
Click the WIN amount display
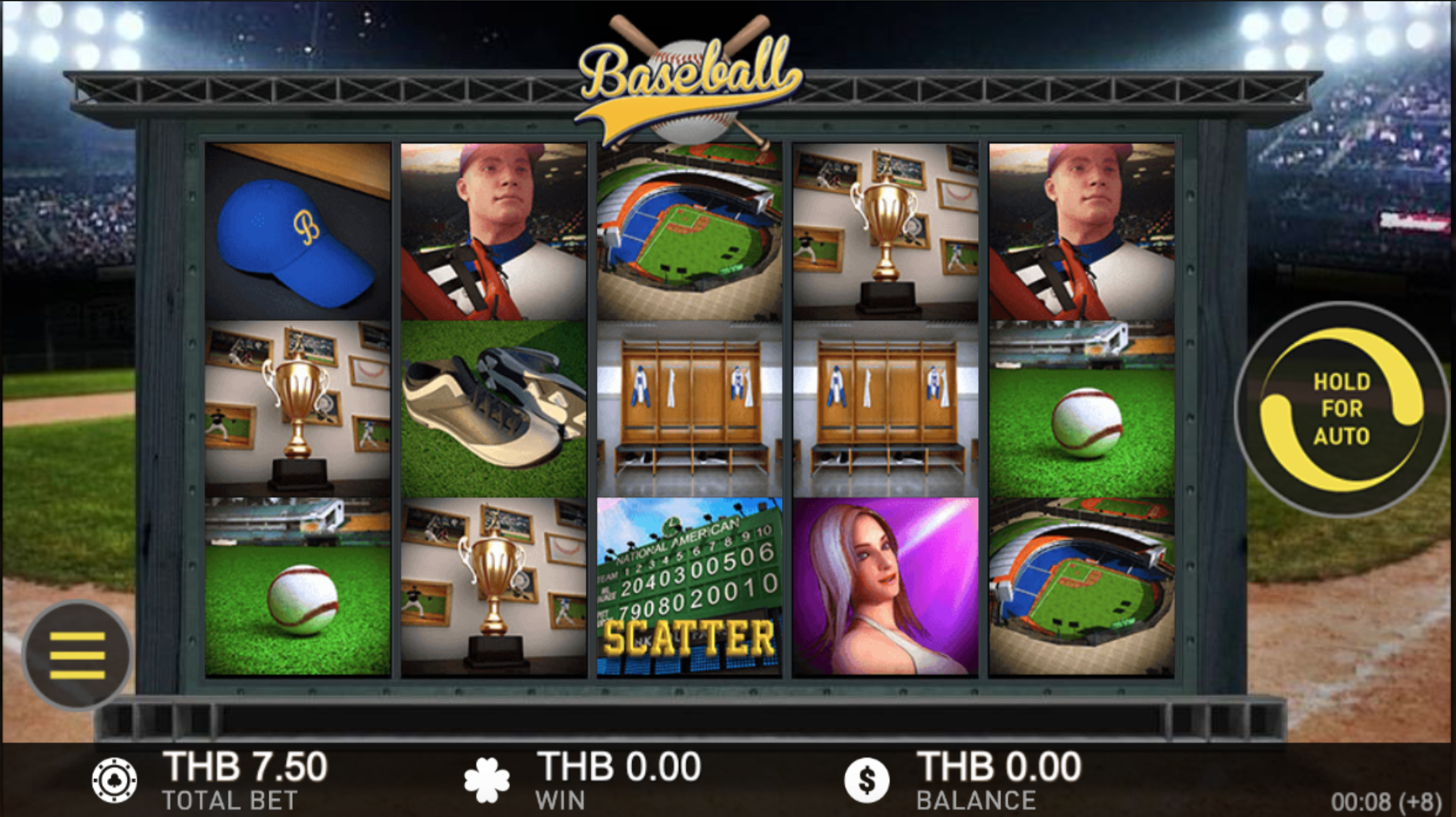pyautogui.click(x=619, y=766)
